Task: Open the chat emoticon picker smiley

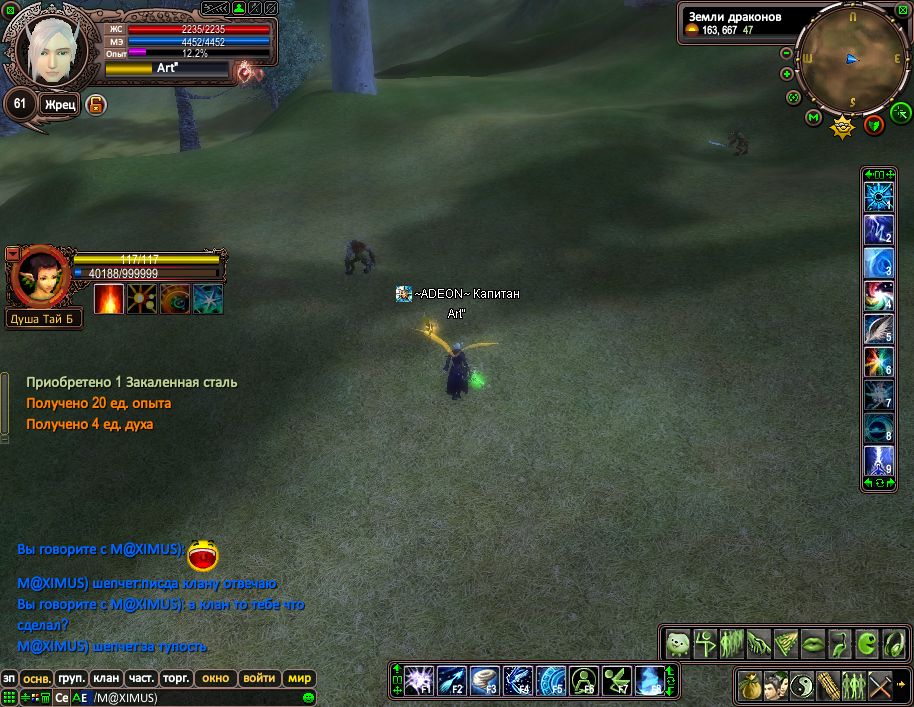Action: [310, 697]
